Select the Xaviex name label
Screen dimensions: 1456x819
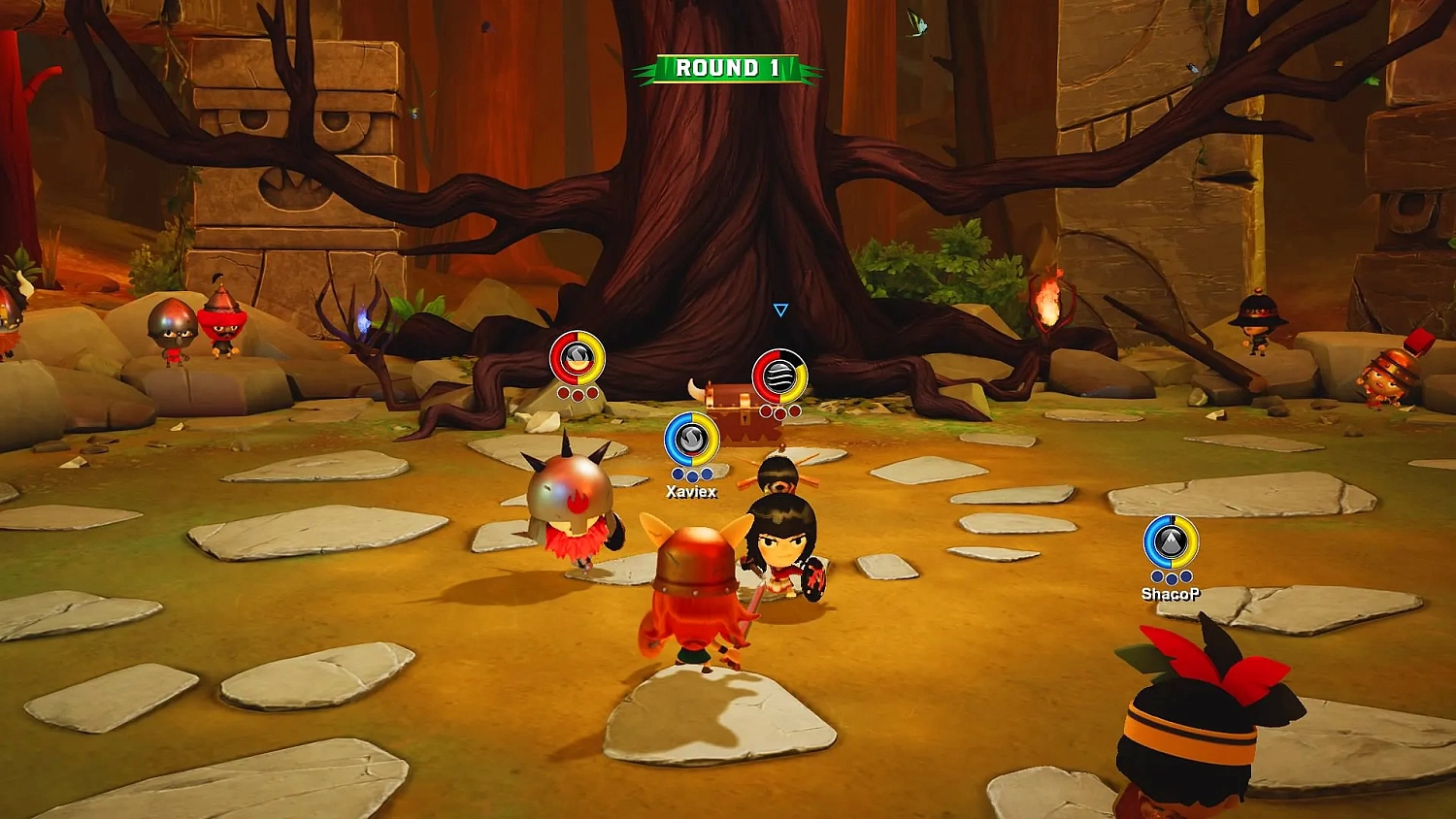point(689,490)
